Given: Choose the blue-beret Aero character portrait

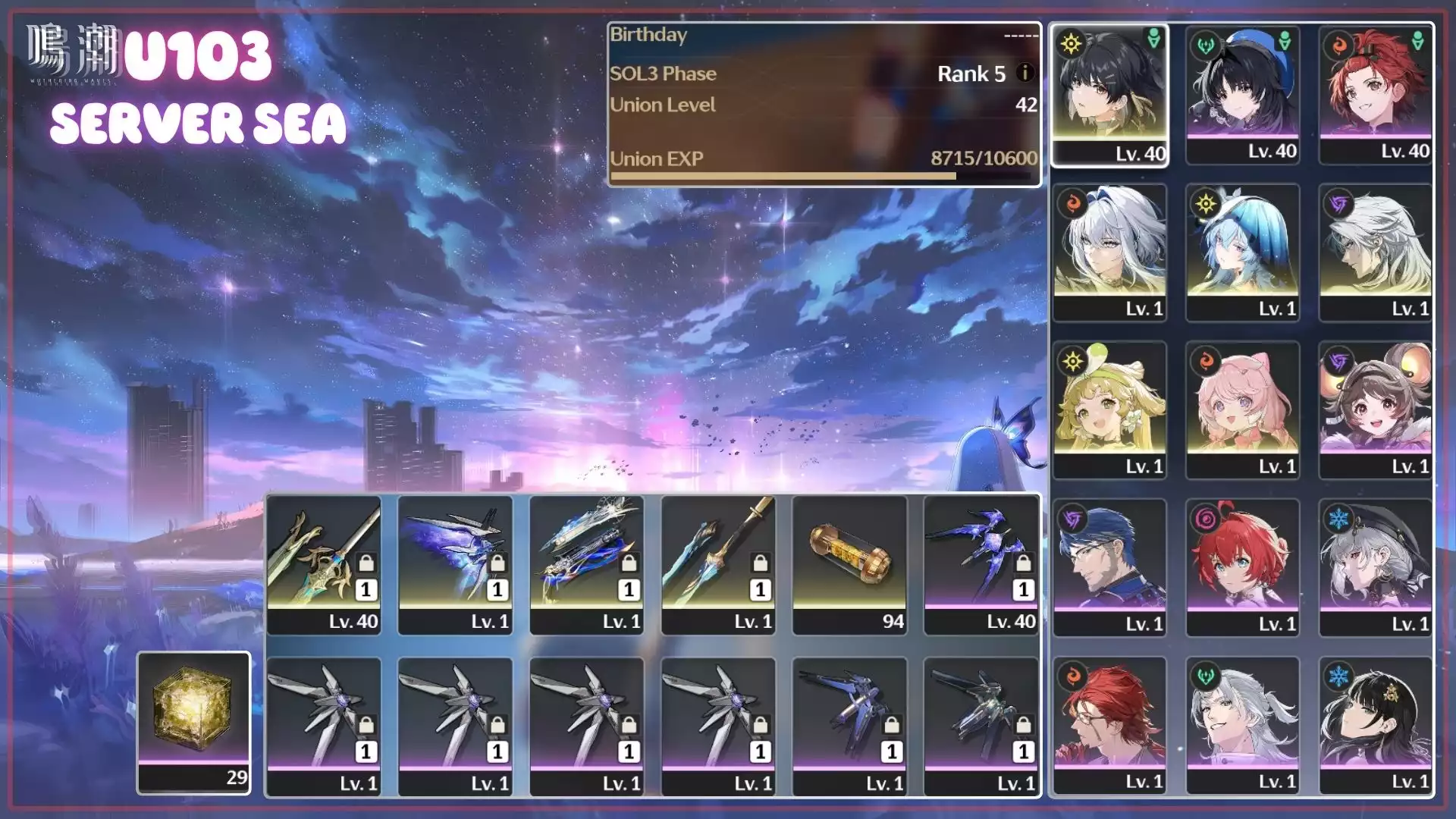Looking at the screenshot, I should coord(1243,95).
